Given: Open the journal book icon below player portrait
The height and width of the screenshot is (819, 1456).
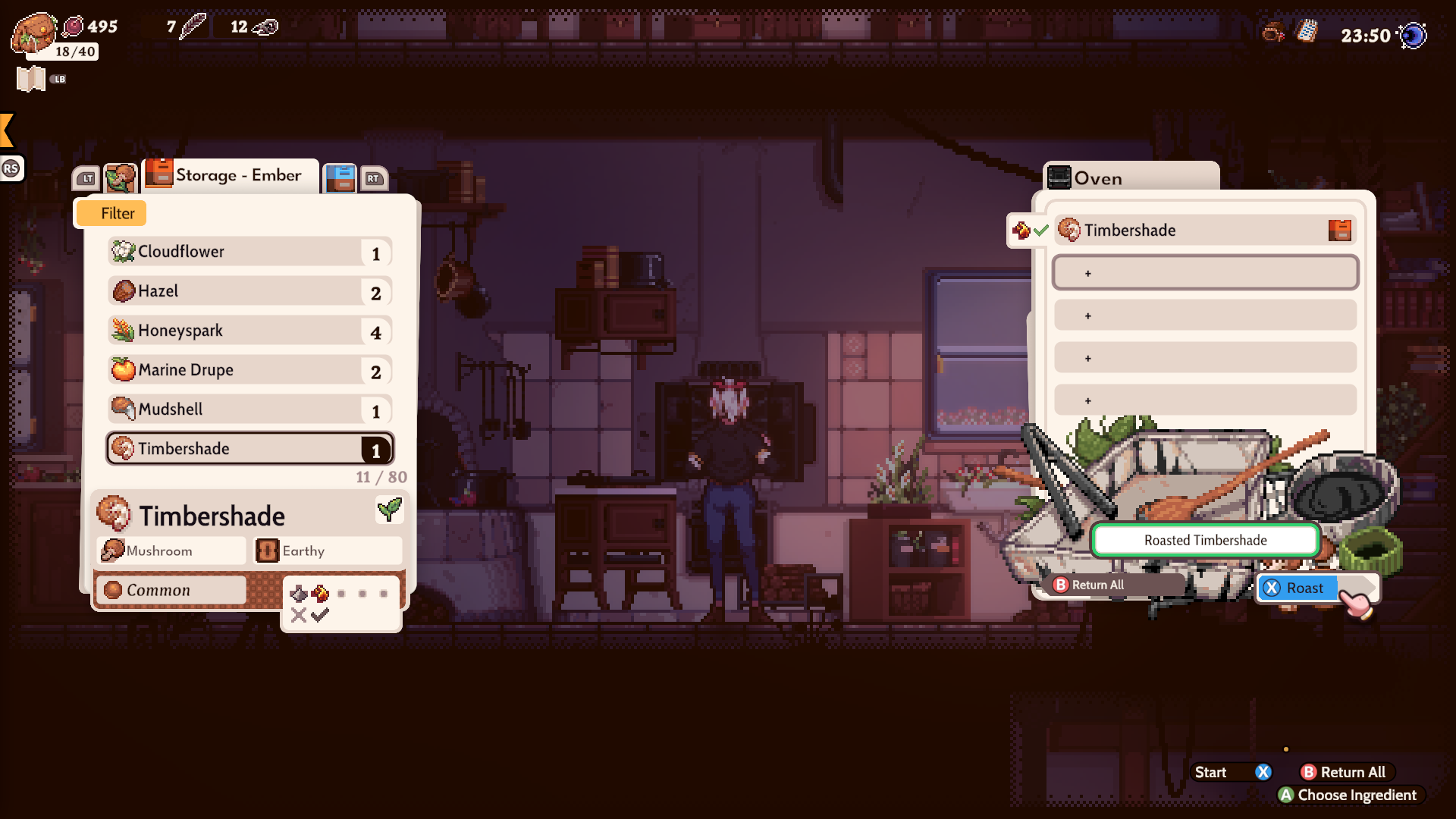Looking at the screenshot, I should point(30,77).
